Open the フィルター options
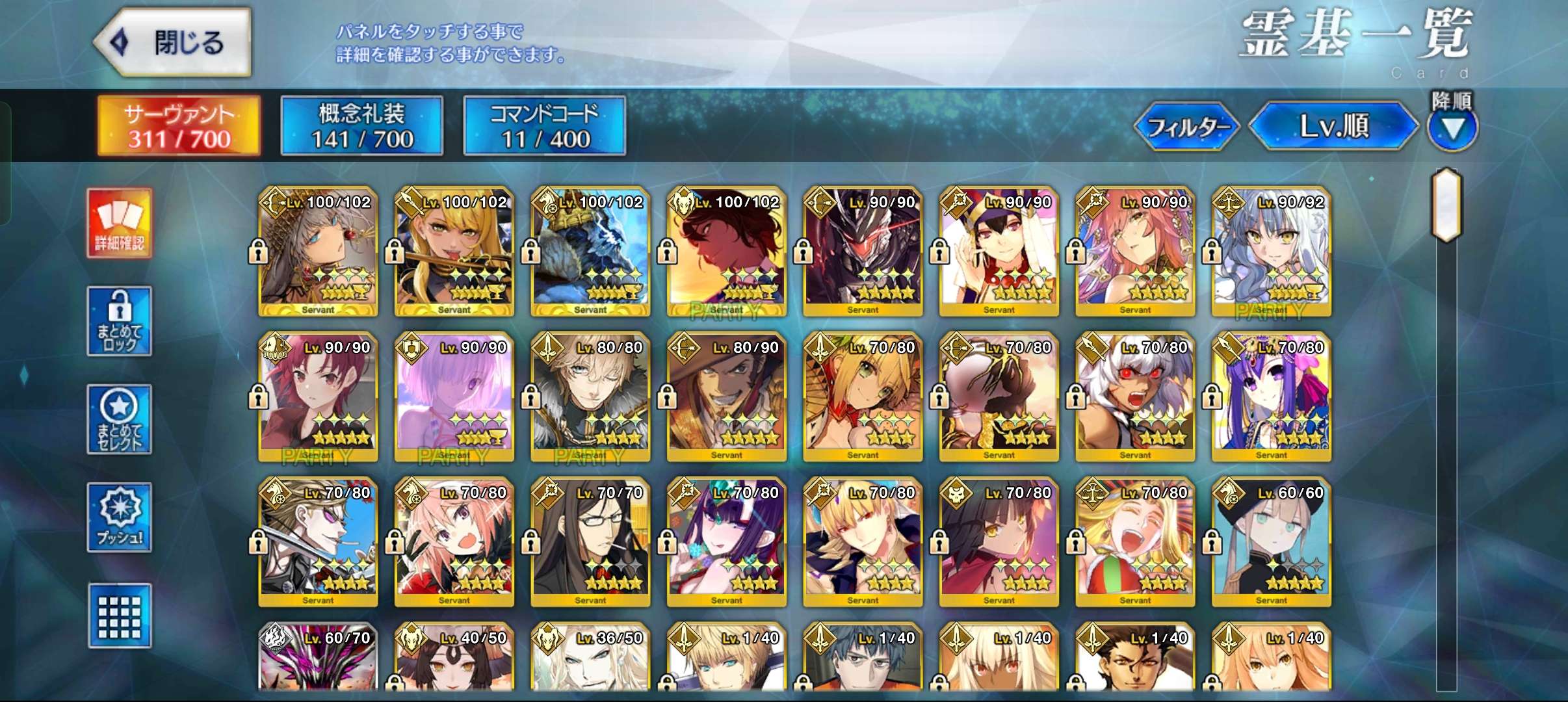Screen dimensions: 1568x702 (x=1186, y=126)
